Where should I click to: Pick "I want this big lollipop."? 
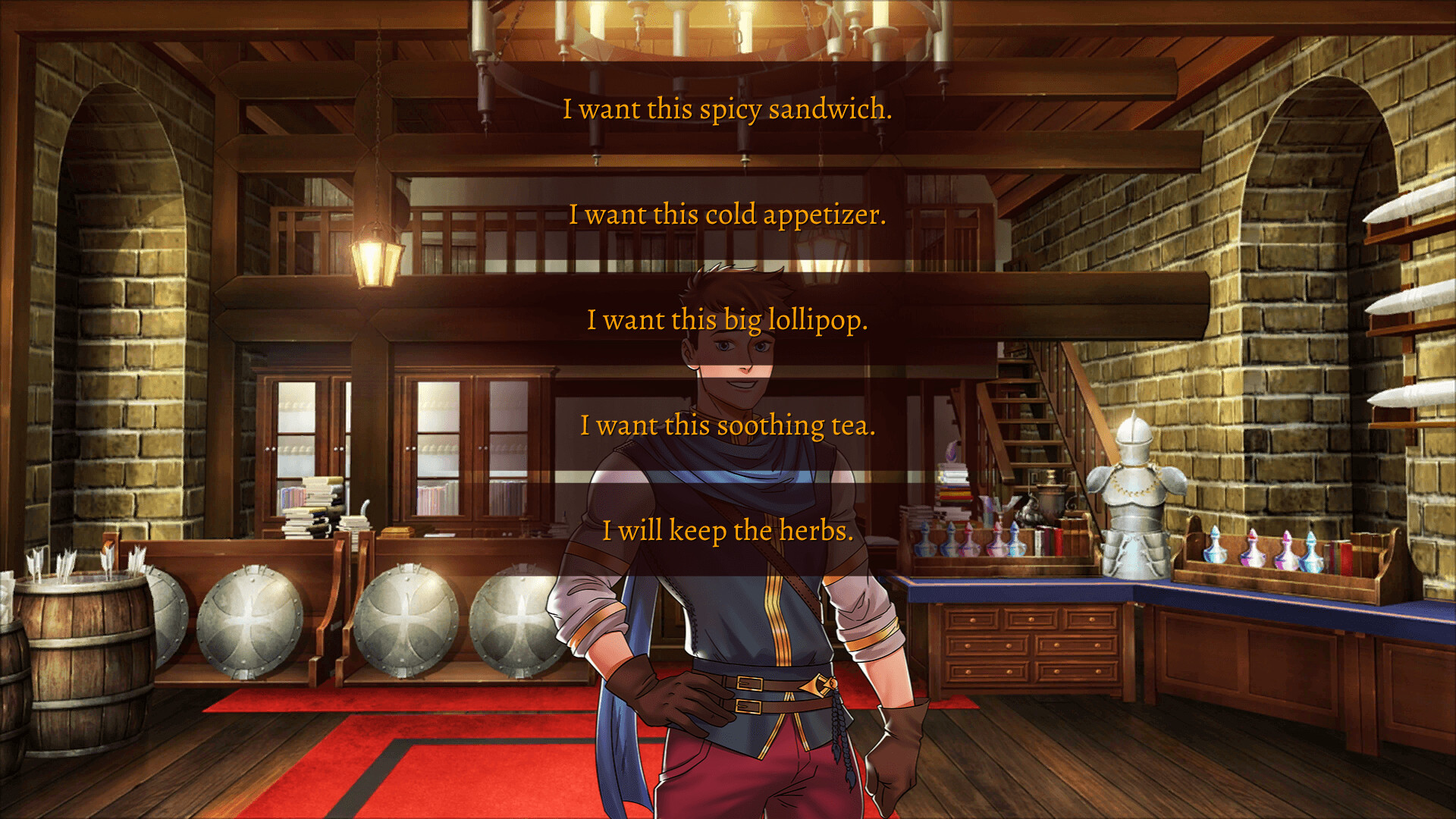tap(728, 320)
